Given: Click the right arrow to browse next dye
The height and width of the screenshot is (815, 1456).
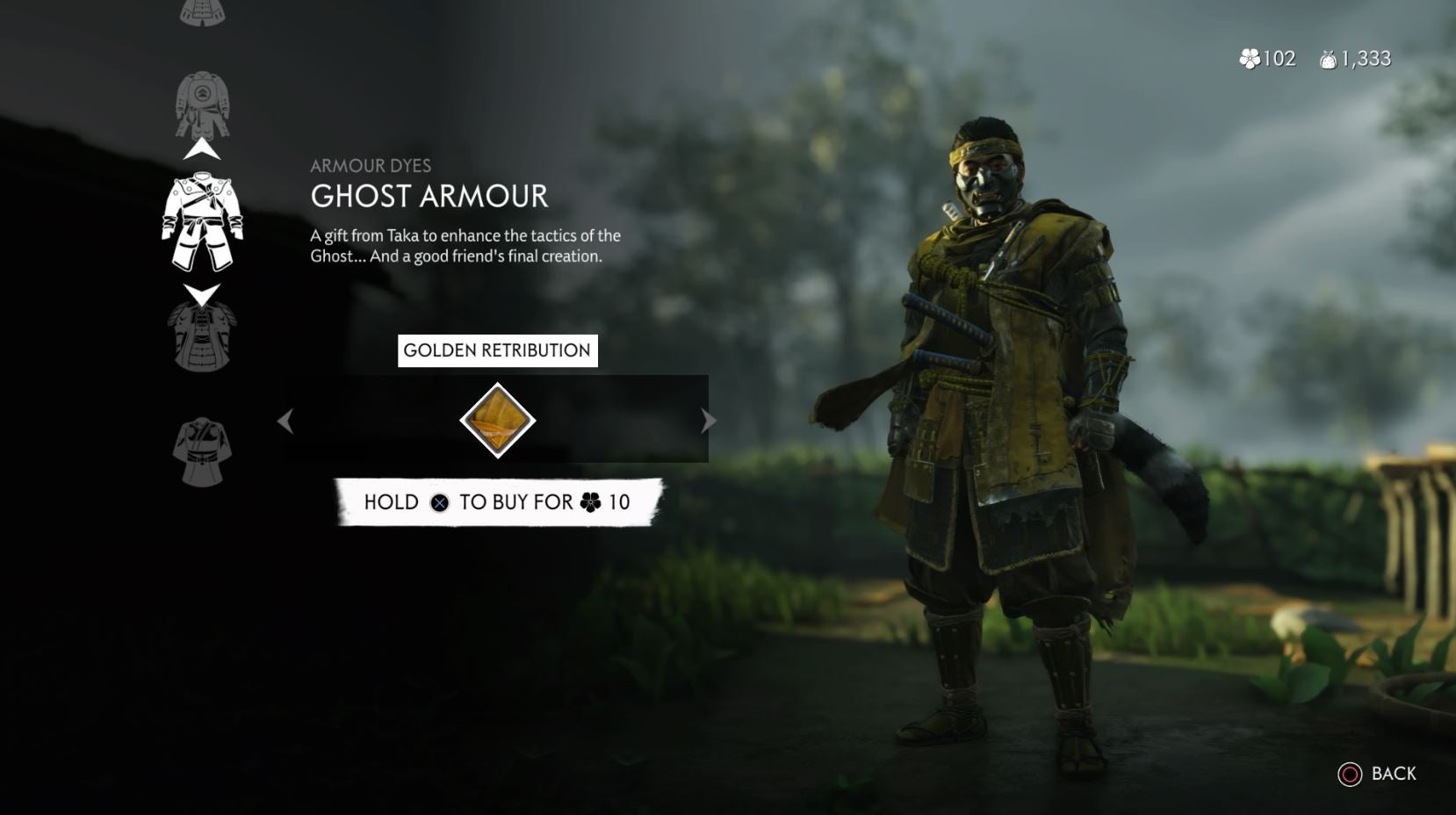Looking at the screenshot, I should (x=707, y=422).
